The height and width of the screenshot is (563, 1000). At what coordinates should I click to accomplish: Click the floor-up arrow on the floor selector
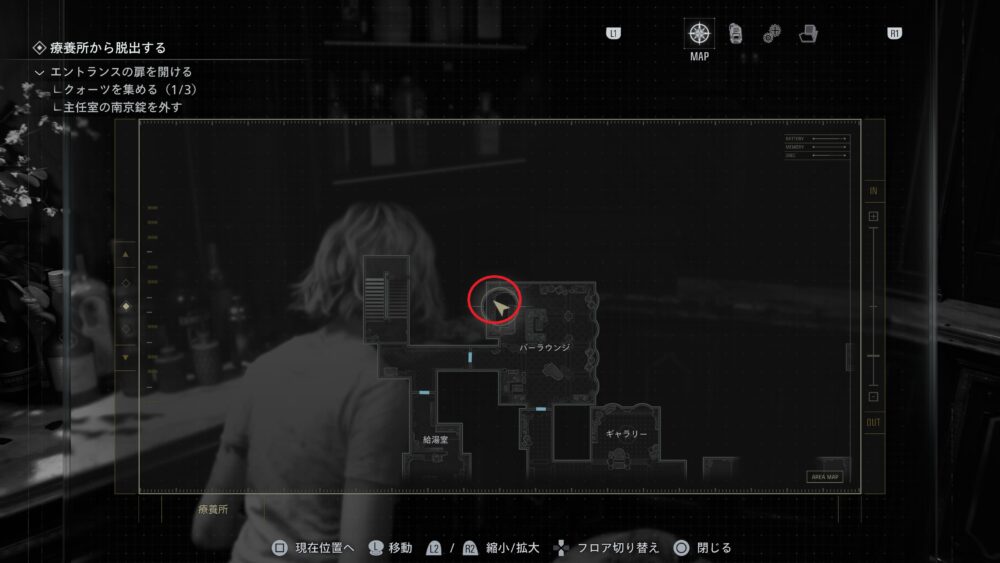point(126,255)
